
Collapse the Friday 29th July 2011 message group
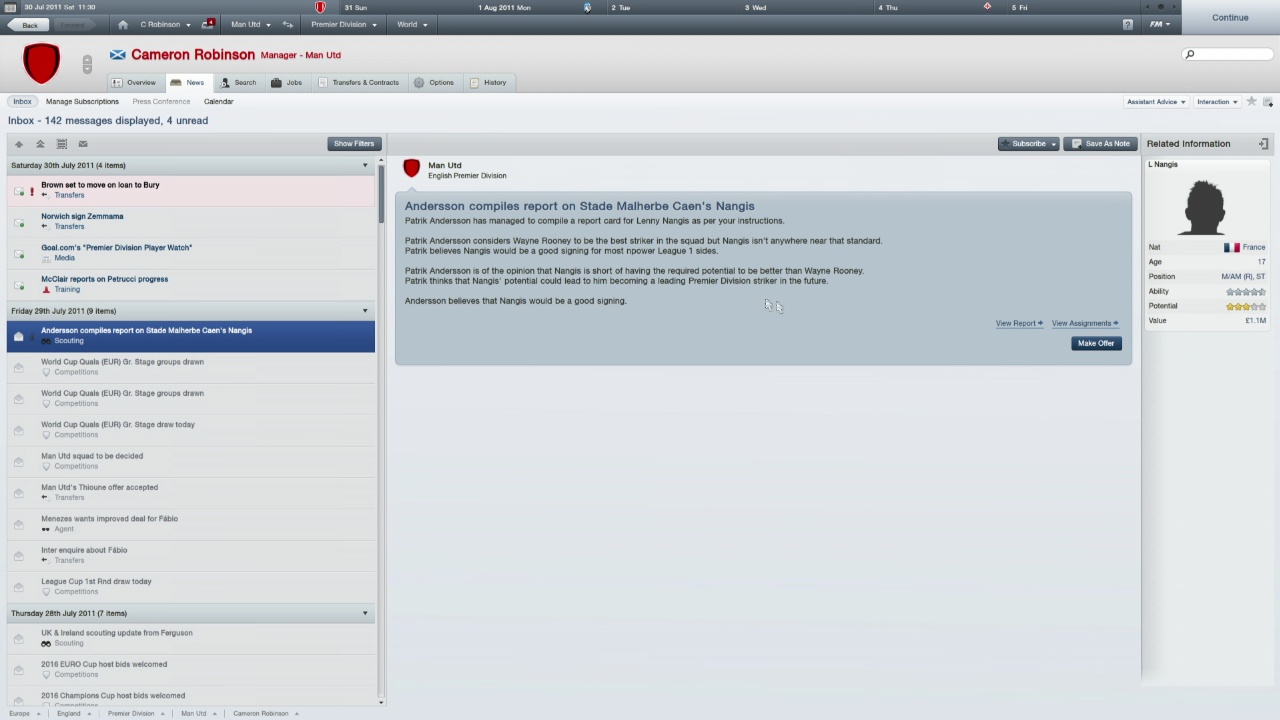[x=364, y=310]
